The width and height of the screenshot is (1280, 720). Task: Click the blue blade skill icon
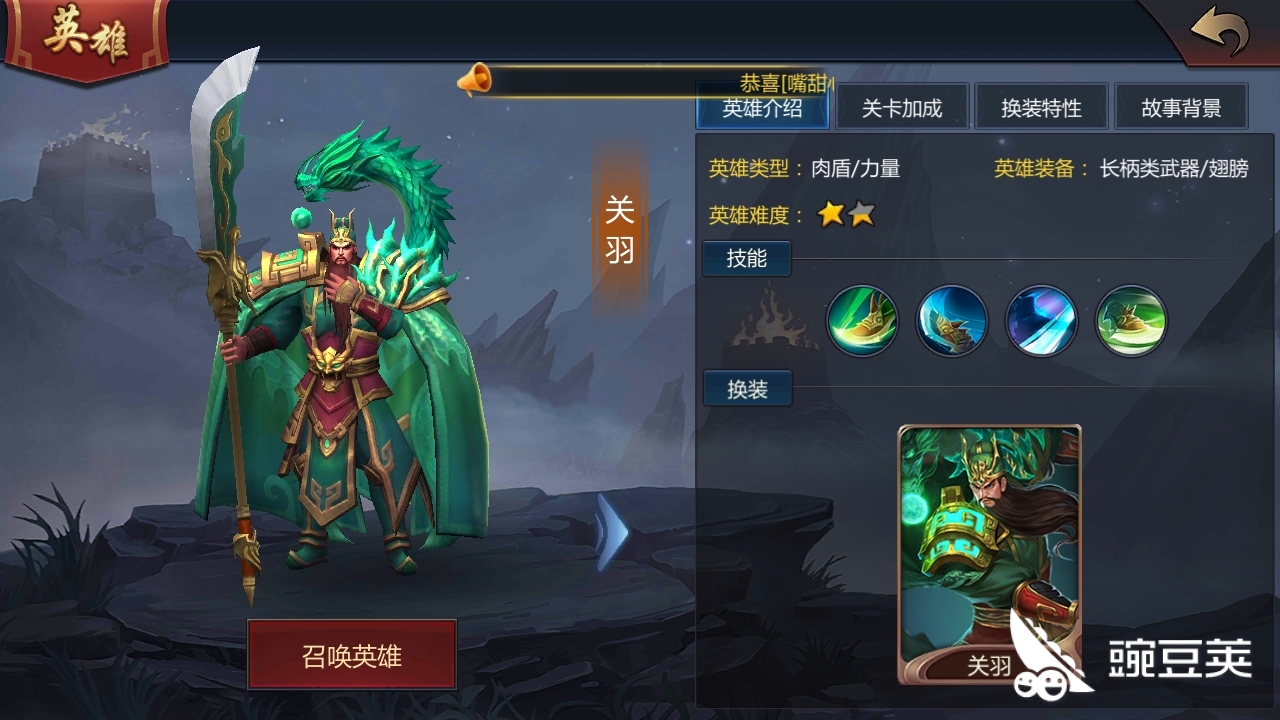1043,320
